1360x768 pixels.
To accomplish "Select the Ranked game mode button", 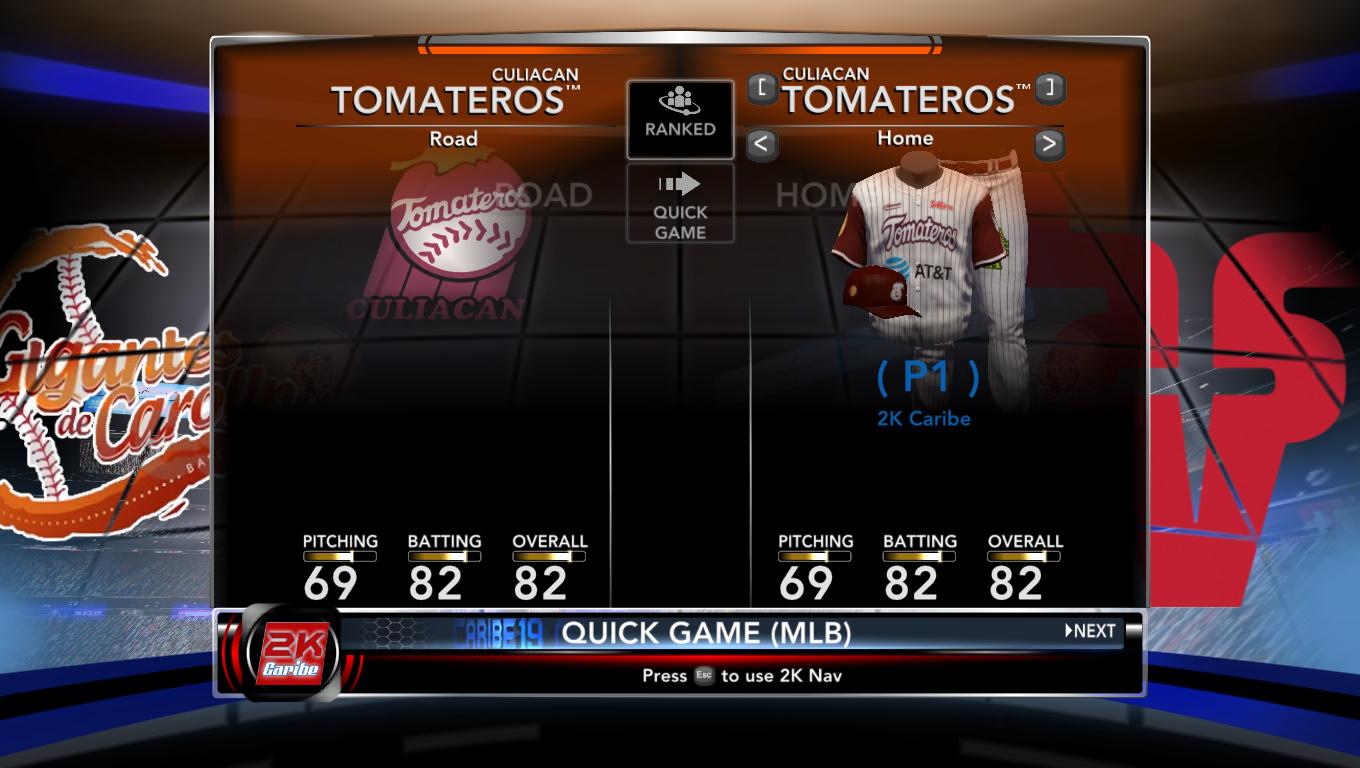I will coord(680,119).
